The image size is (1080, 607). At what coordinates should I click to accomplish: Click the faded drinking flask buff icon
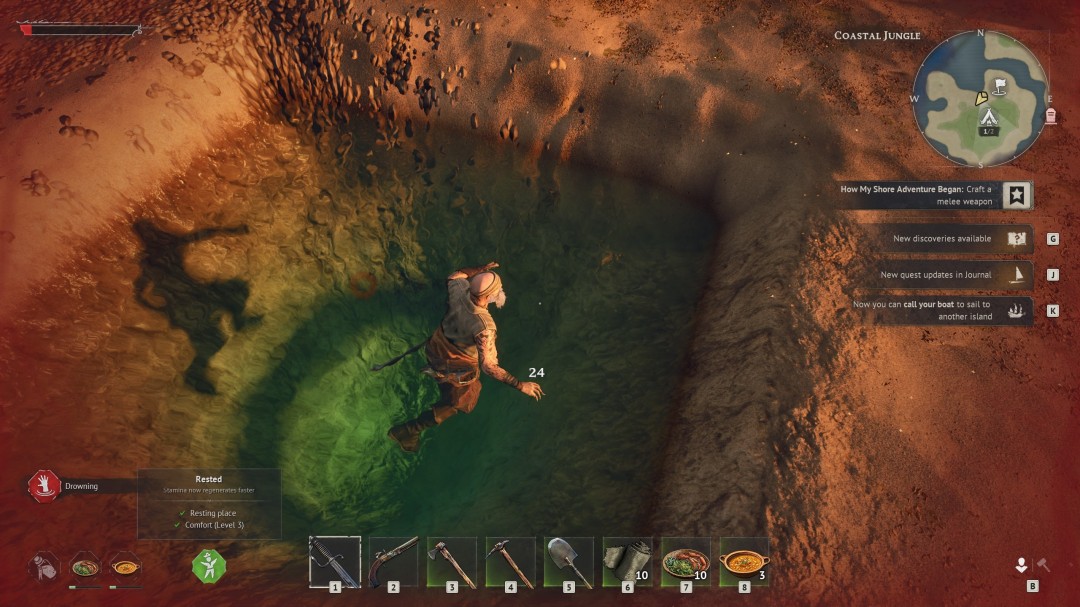pyautogui.click(x=43, y=566)
